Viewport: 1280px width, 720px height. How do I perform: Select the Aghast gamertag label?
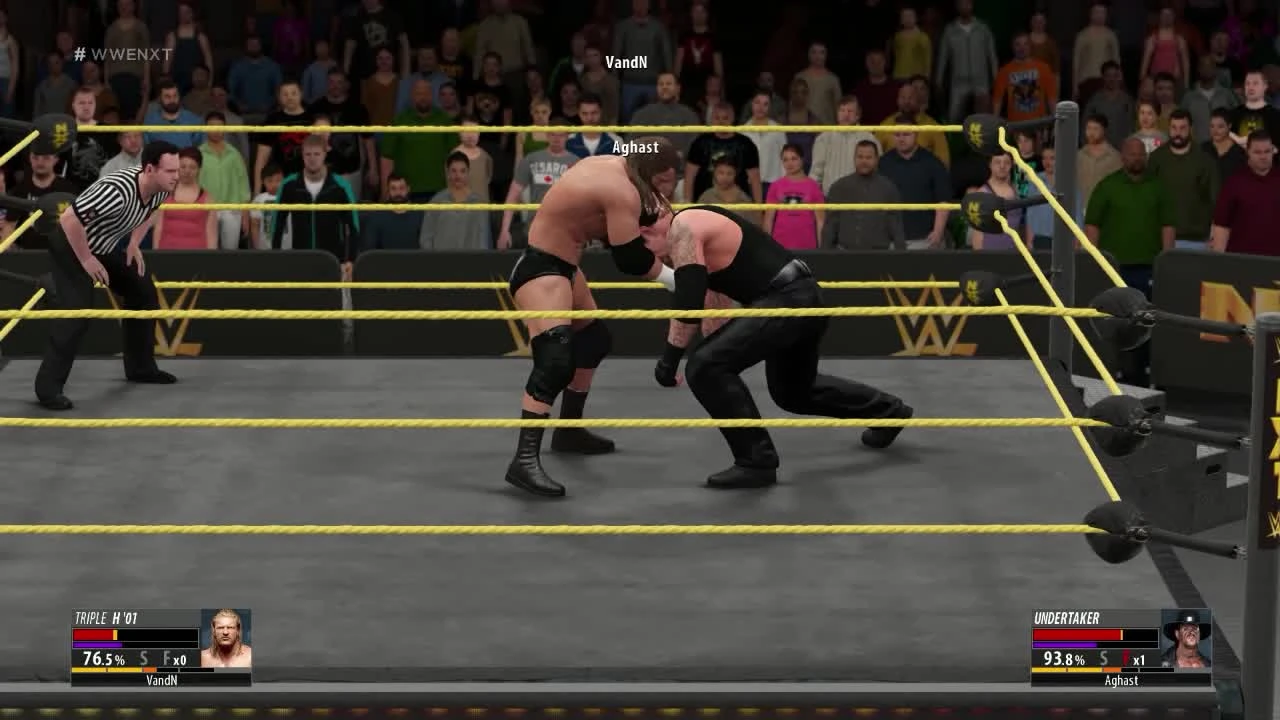point(1120,679)
